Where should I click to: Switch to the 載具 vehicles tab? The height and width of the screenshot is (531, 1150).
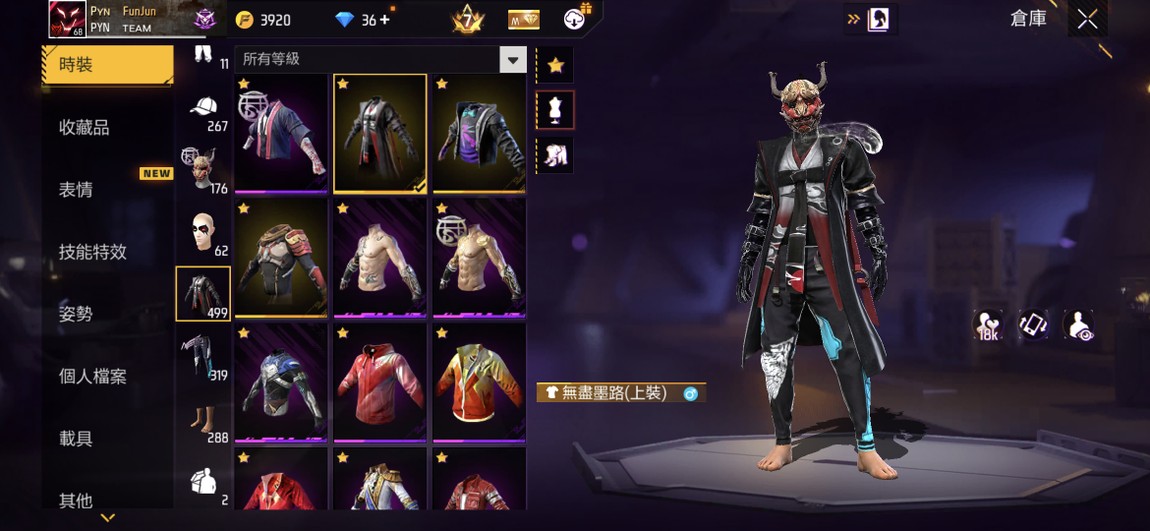76,438
